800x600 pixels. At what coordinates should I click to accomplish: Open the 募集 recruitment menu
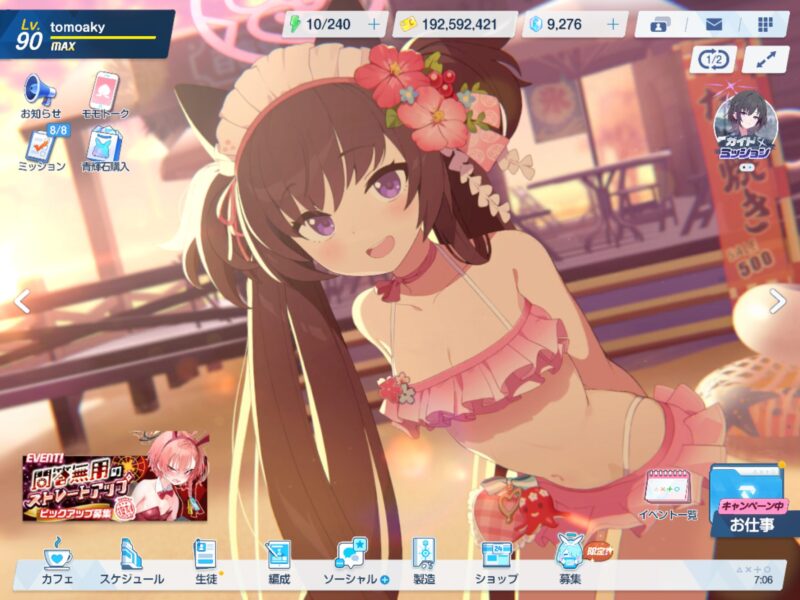571,562
